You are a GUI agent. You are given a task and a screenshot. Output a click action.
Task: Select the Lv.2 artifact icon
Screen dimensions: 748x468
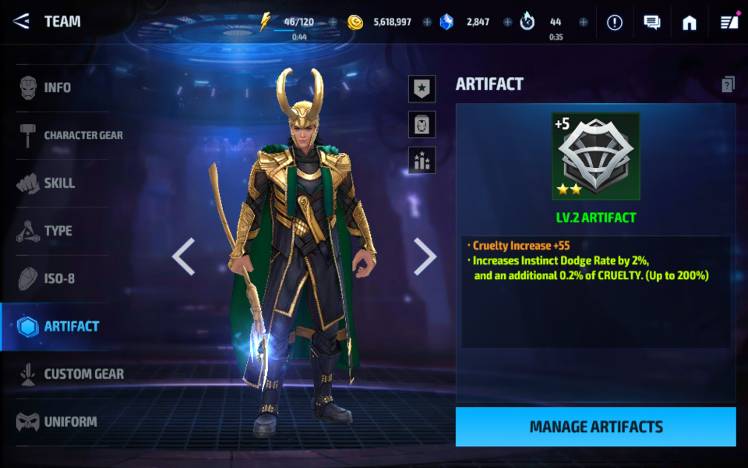[x=595, y=157]
